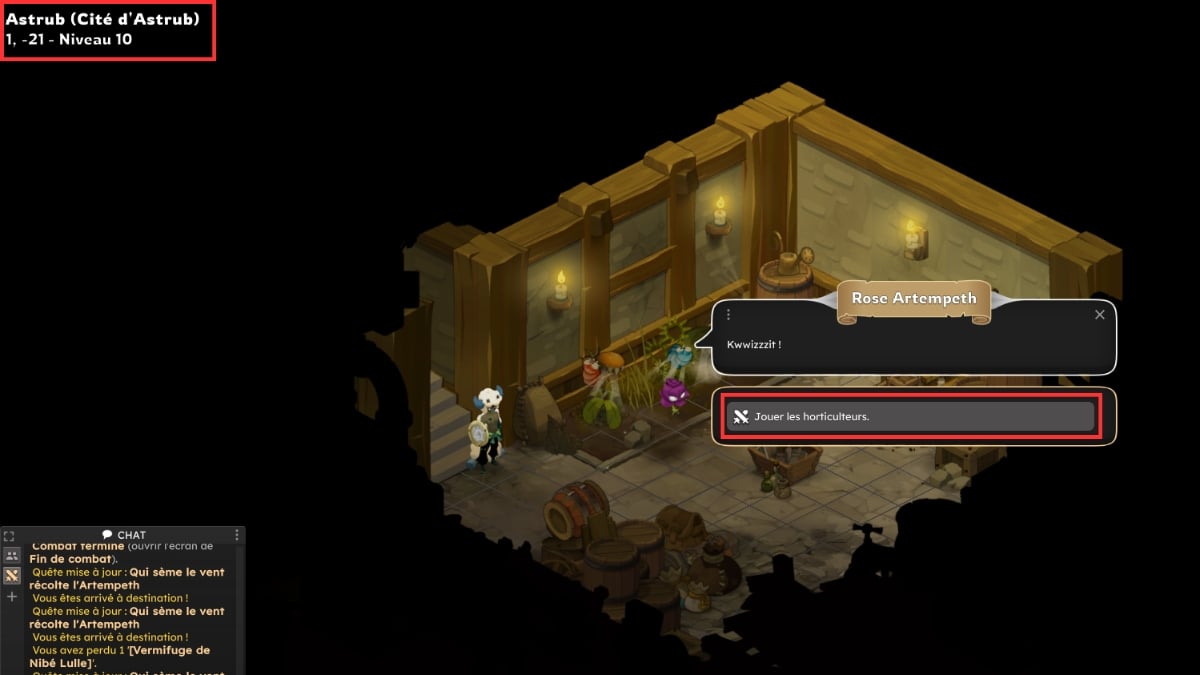The height and width of the screenshot is (675, 1200).
Task: Close Rose Artempeth's dialogue box
Action: (1100, 315)
